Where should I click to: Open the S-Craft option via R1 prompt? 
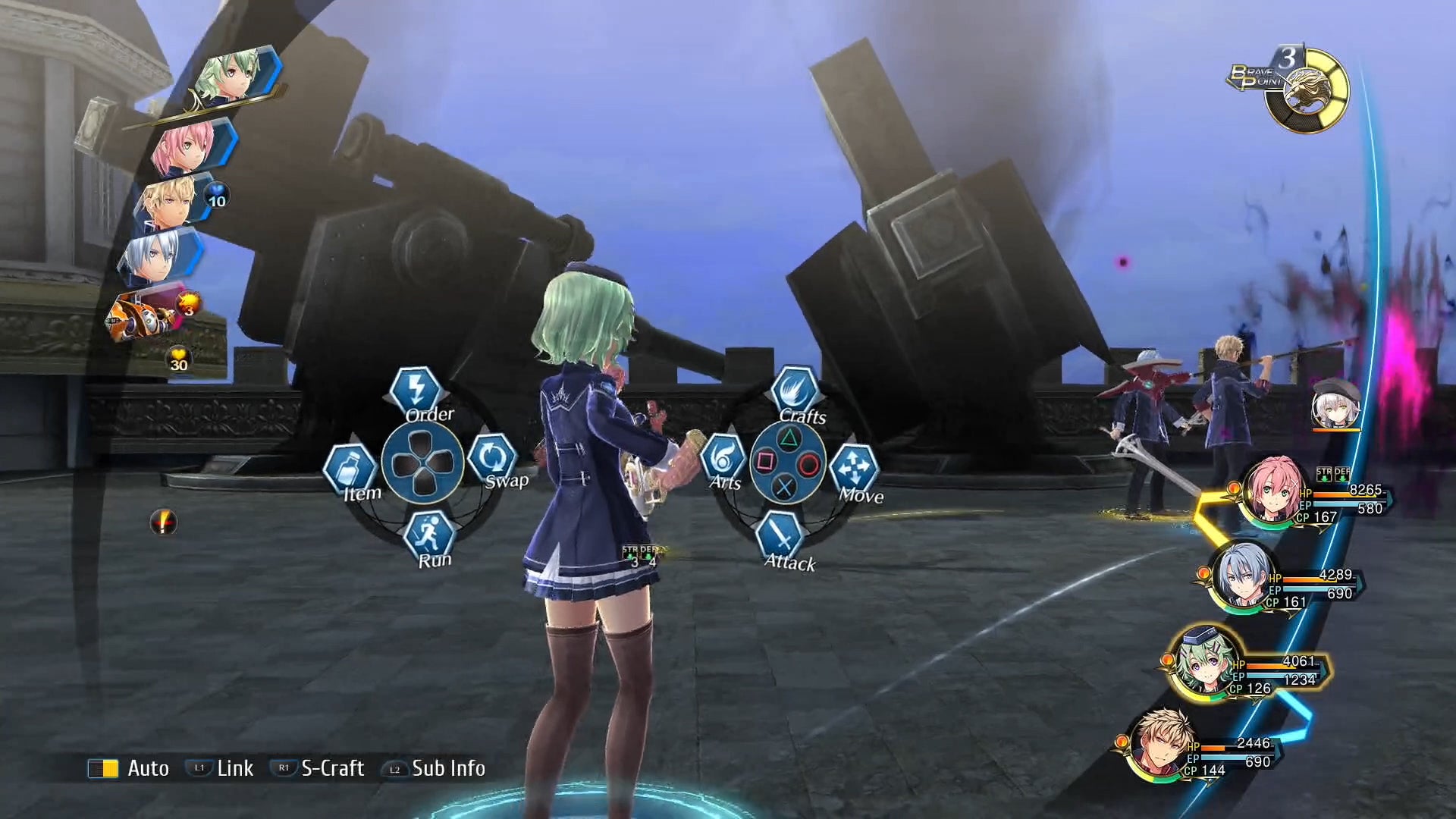click(x=283, y=768)
